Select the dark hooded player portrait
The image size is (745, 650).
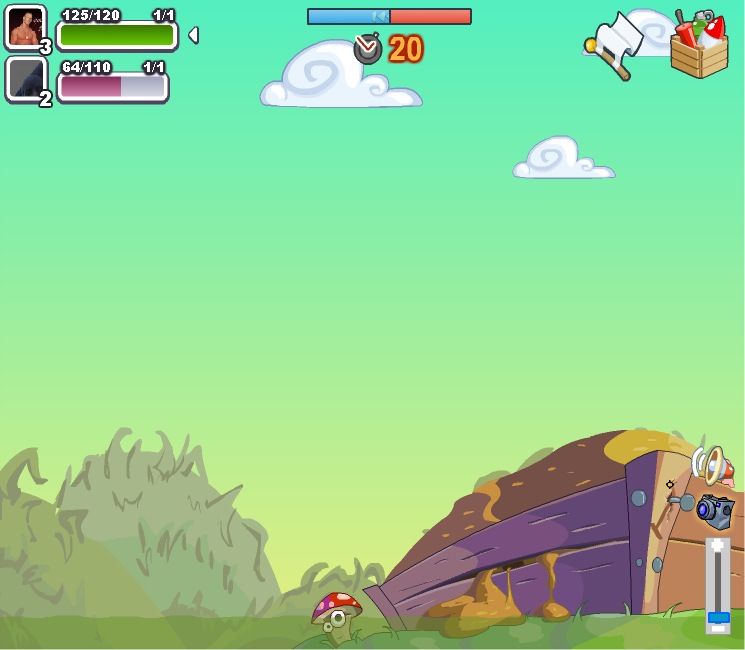pyautogui.click(x=26, y=78)
